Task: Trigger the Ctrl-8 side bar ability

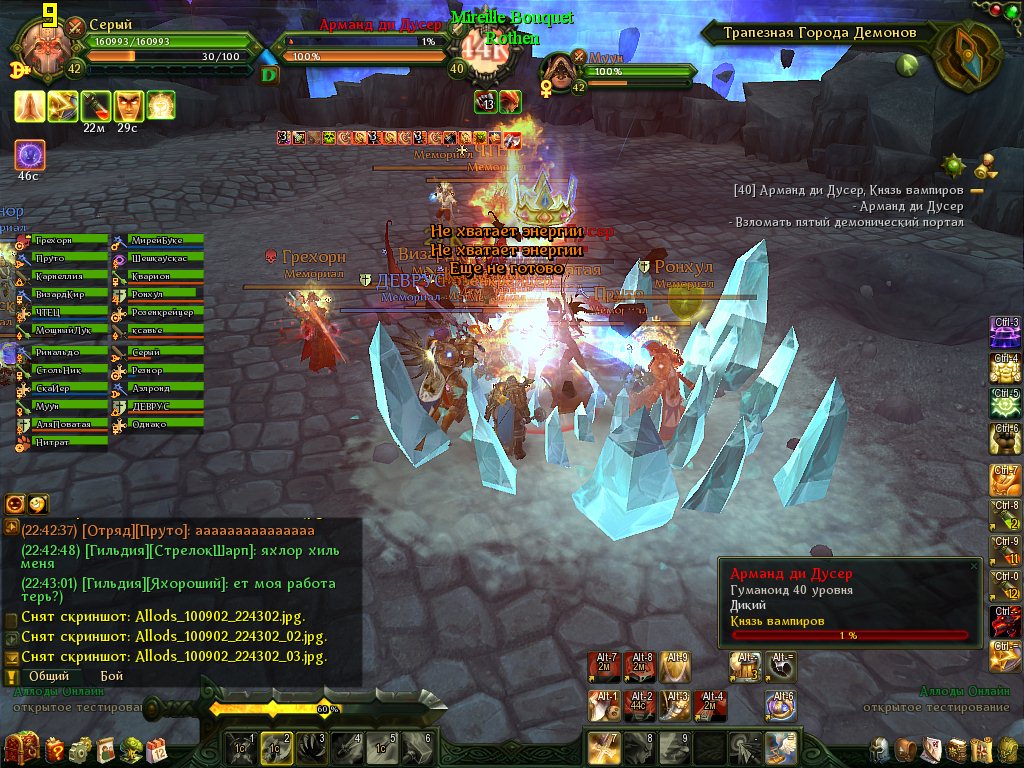Action: (1005, 514)
